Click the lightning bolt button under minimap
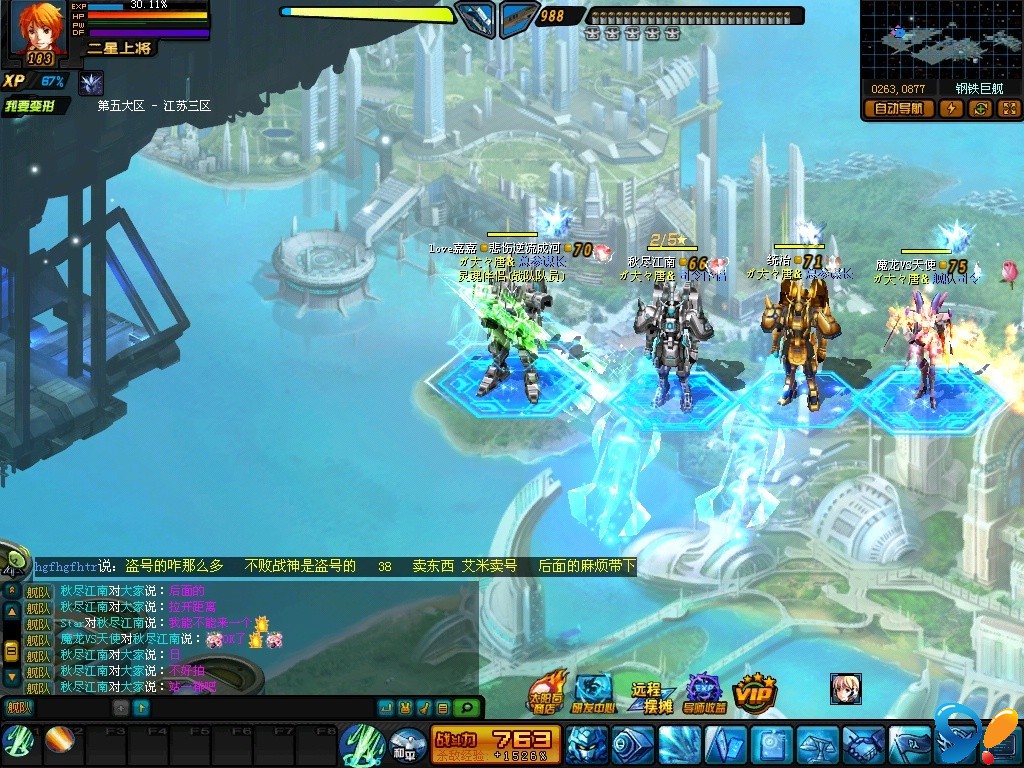This screenshot has width=1024, height=768. coord(949,109)
